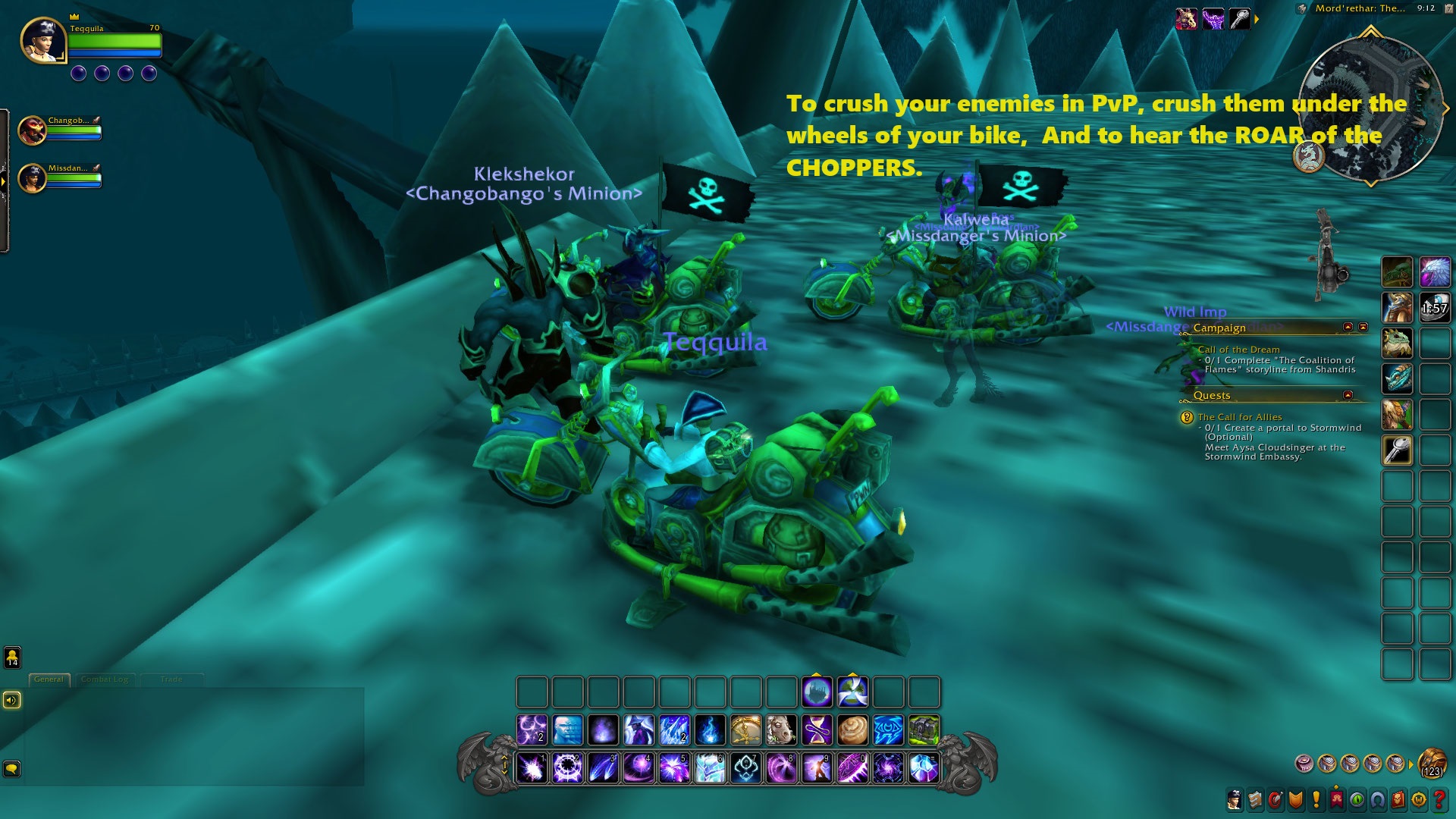Cast the hourglass time spell
The height and width of the screenshot is (819, 1456).
tap(817, 730)
